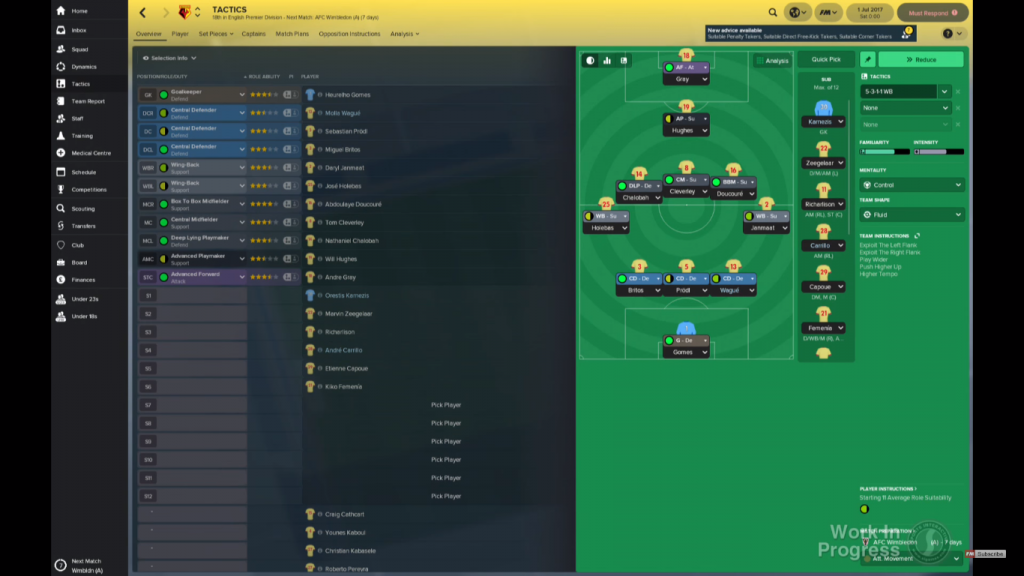Viewport: 1024px width, 576px height.
Task: Open Scouting from the sidebar
Action: pyautogui.click(x=83, y=209)
